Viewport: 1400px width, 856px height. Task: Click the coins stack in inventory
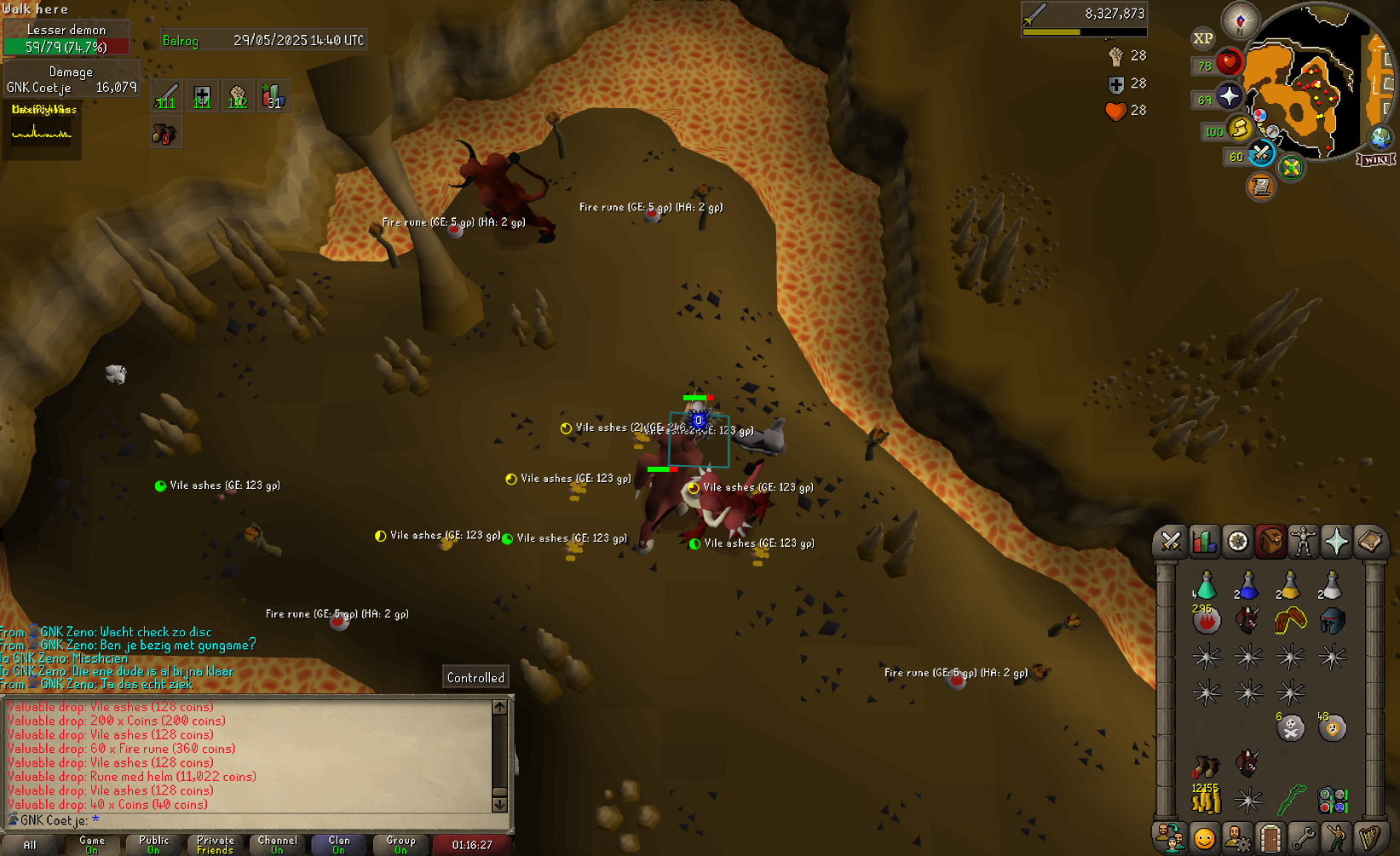[1206, 800]
